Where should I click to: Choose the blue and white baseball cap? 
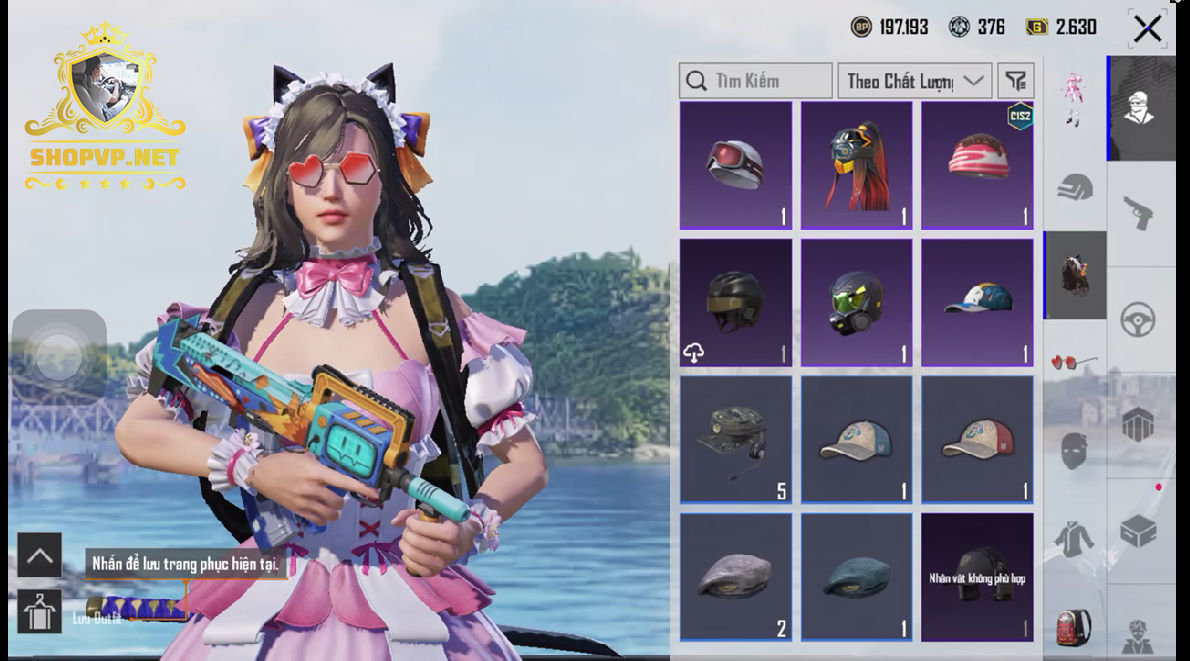coord(977,302)
